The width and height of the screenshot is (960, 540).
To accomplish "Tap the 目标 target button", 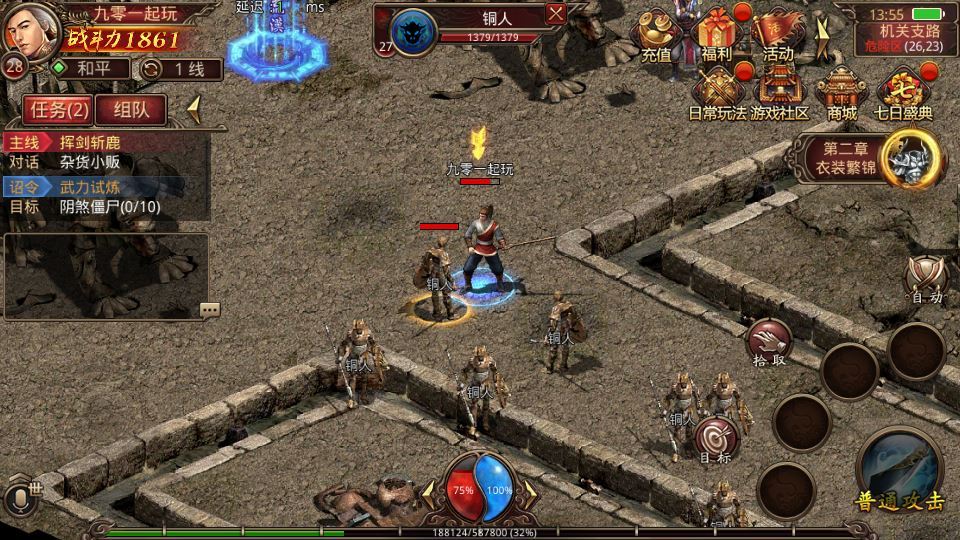I will click(x=716, y=440).
